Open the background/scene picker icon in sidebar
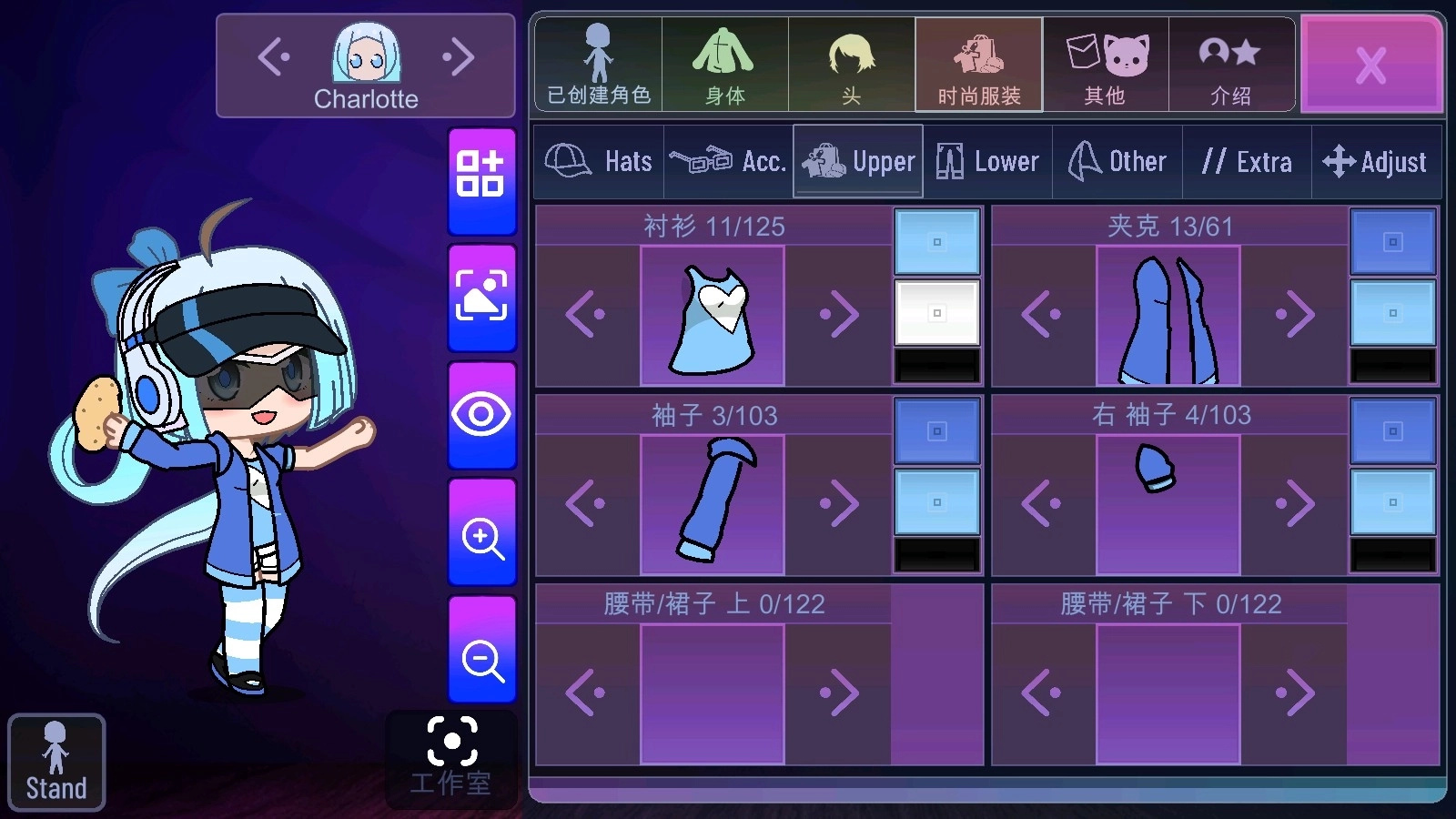The width and height of the screenshot is (1456, 819). [x=481, y=295]
